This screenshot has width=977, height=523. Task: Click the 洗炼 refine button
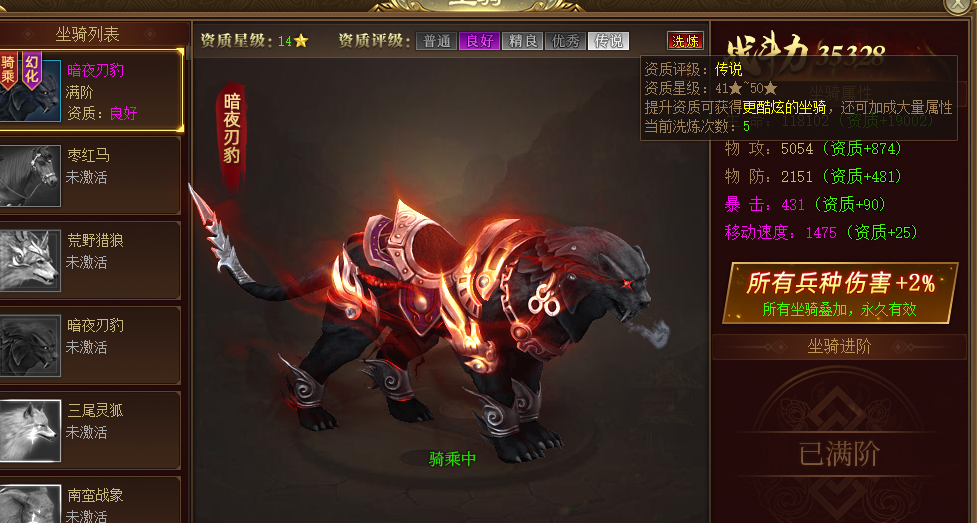[685, 41]
